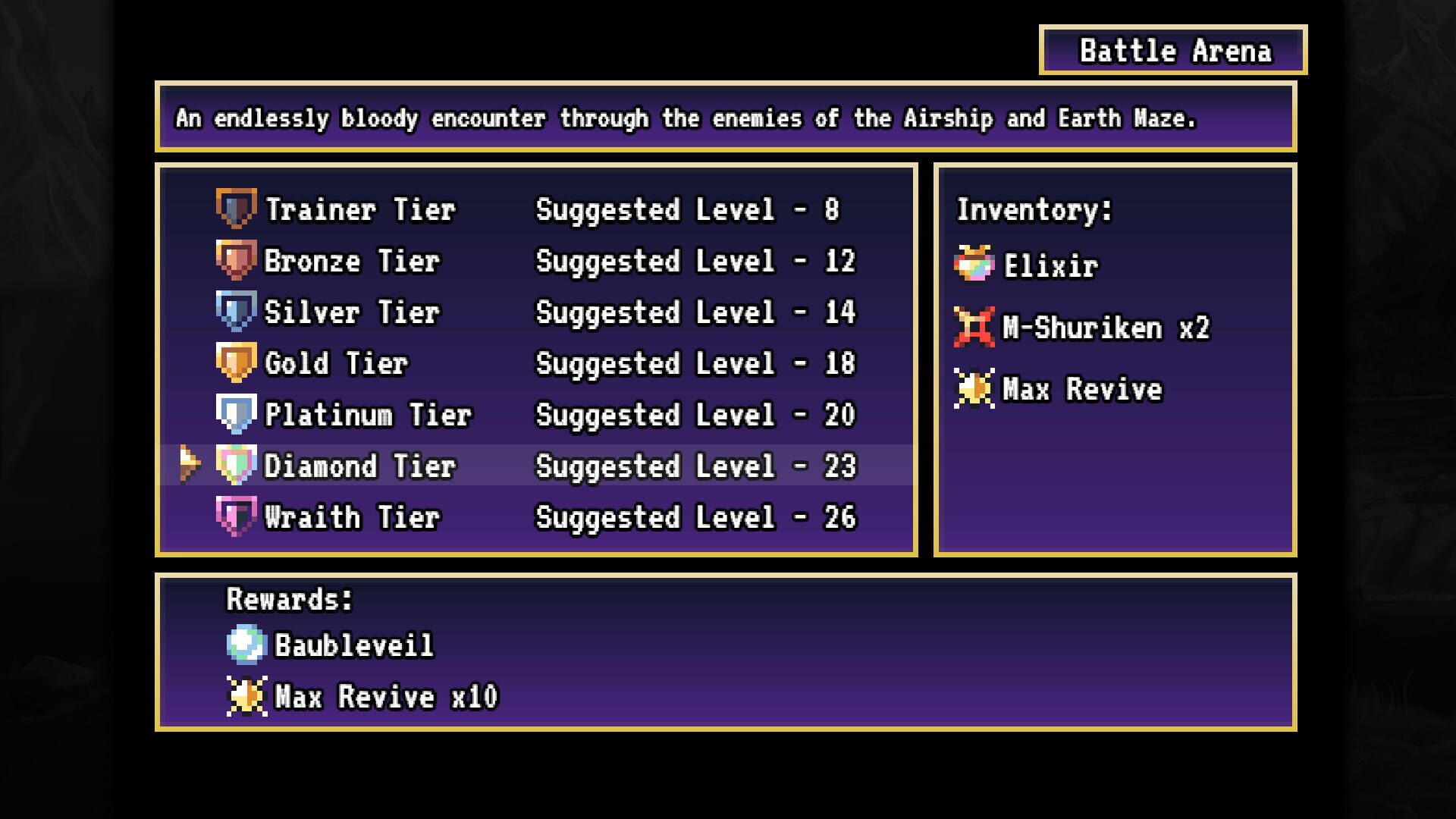Image resolution: width=1456 pixels, height=819 pixels.
Task: Click the Rewards panel header text
Action: (290, 599)
